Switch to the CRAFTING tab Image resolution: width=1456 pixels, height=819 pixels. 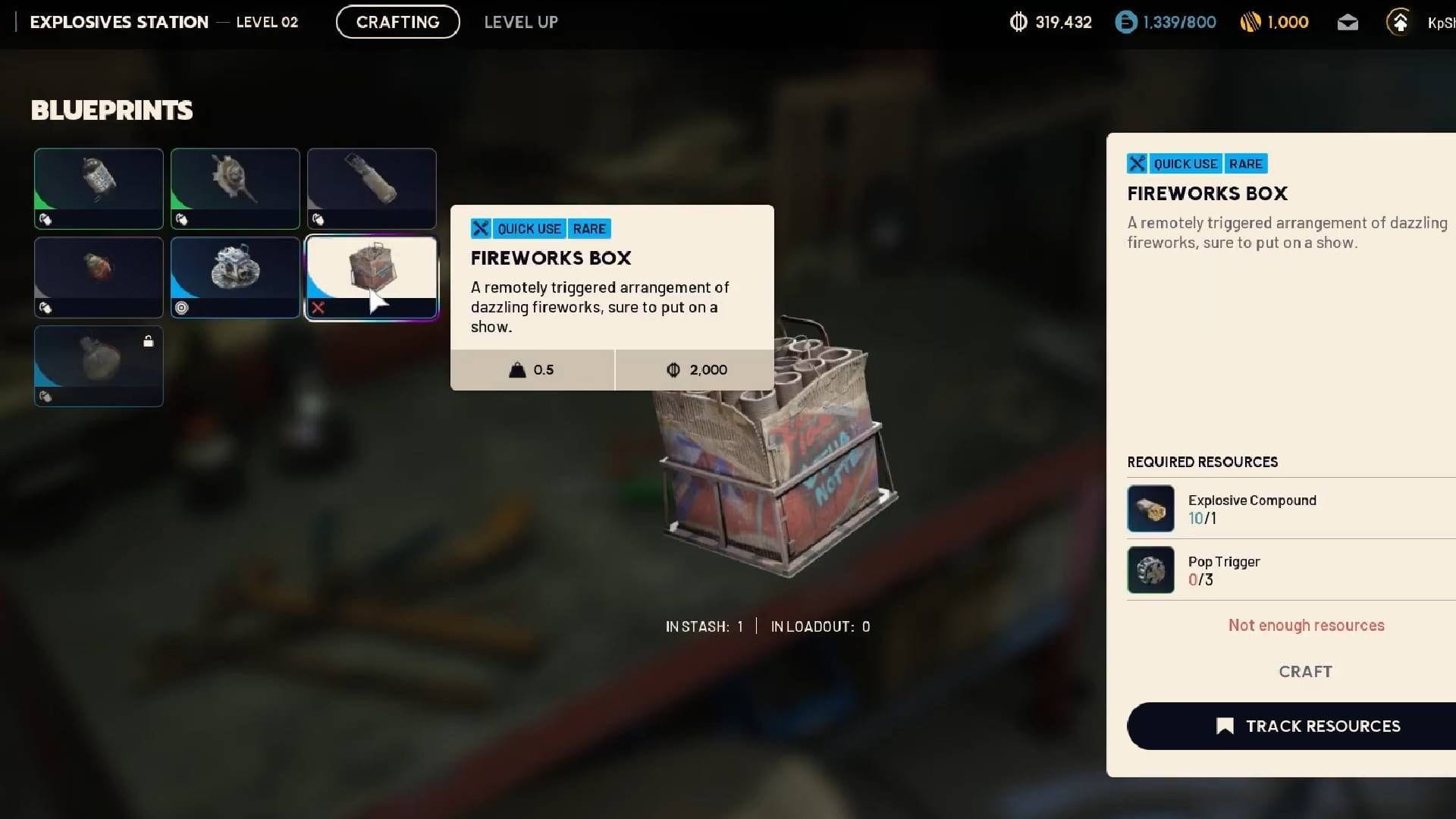(397, 22)
